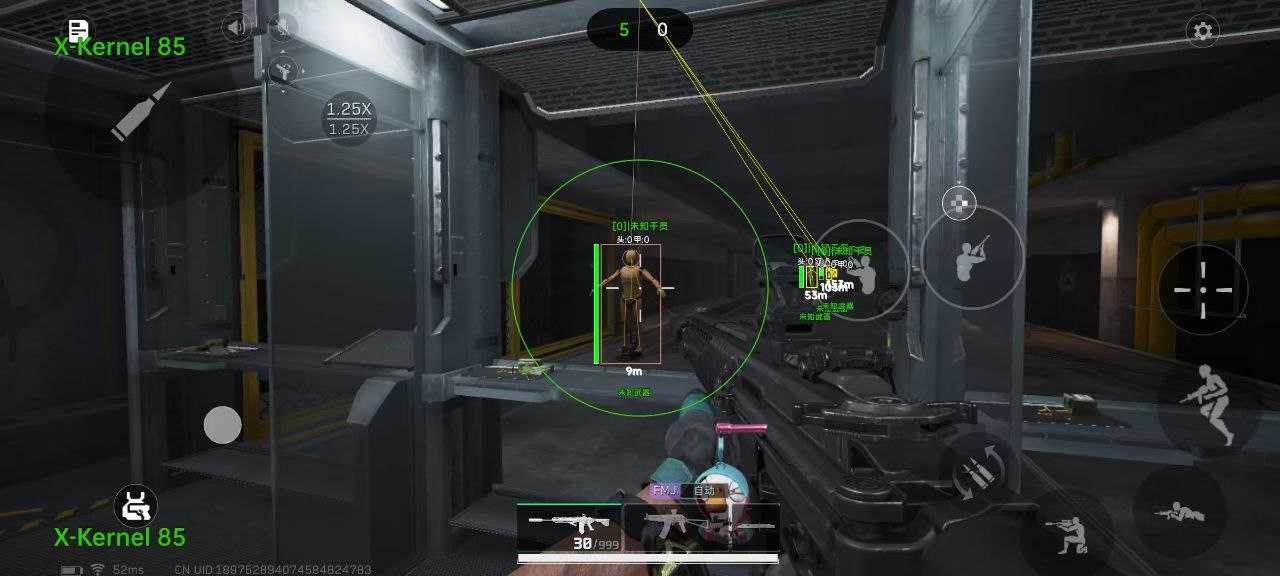The image size is (1280, 576).
Task: Open the operator gear icon above X-Kernel
Action: pyautogui.click(x=134, y=506)
